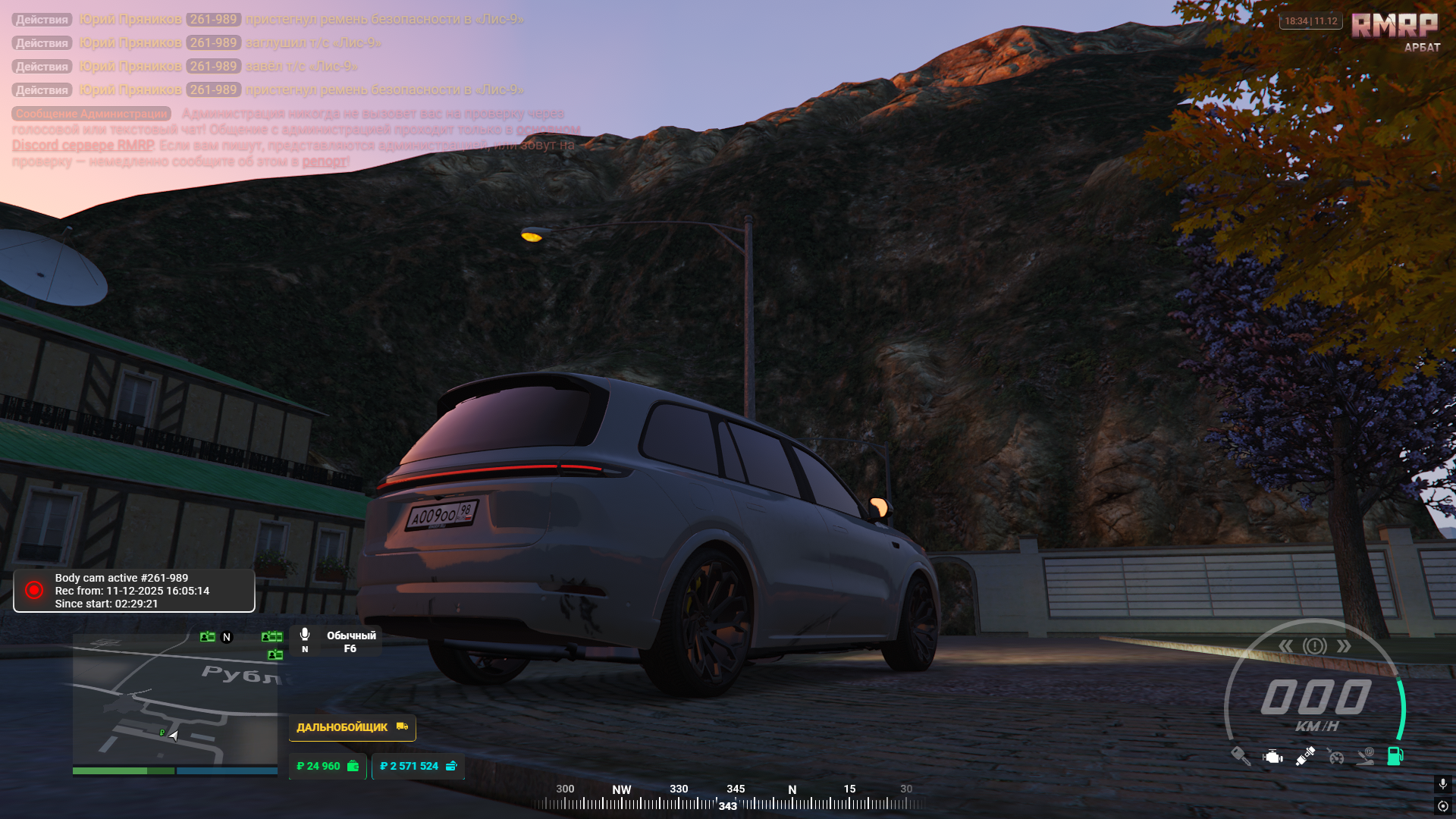Click the green fuel pump icon
Viewport: 1456px width, 819px height.
click(1395, 756)
